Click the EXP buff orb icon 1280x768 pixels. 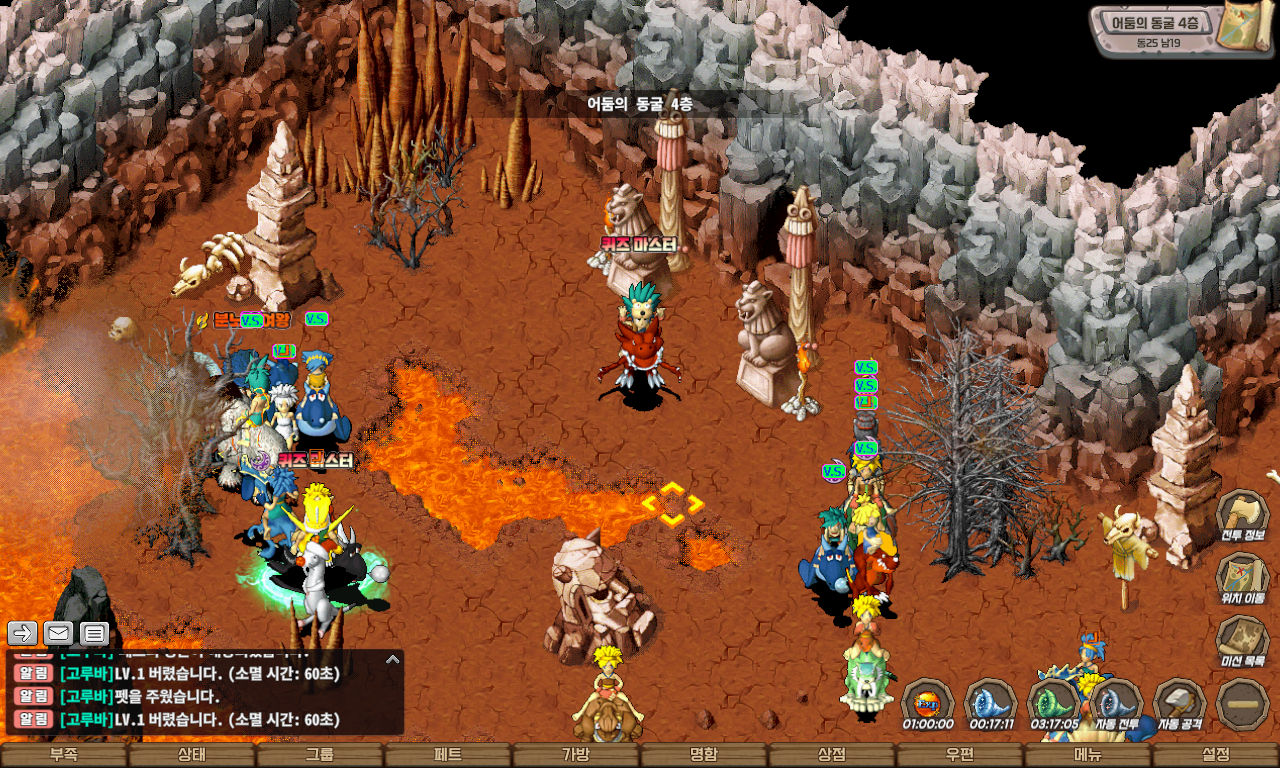(927, 701)
